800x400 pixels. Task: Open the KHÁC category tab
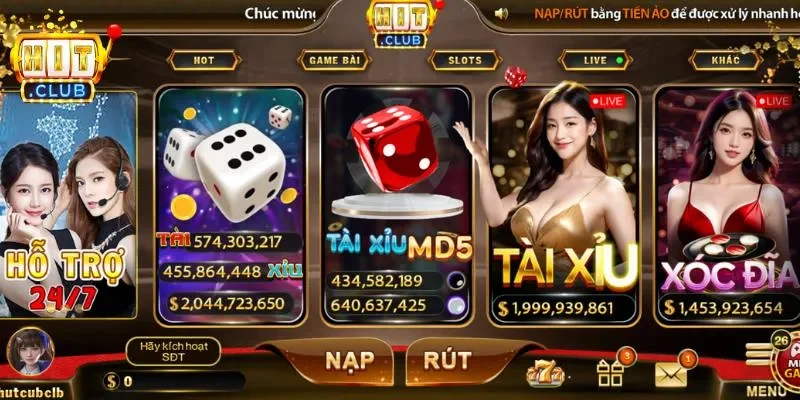pyautogui.click(x=725, y=60)
